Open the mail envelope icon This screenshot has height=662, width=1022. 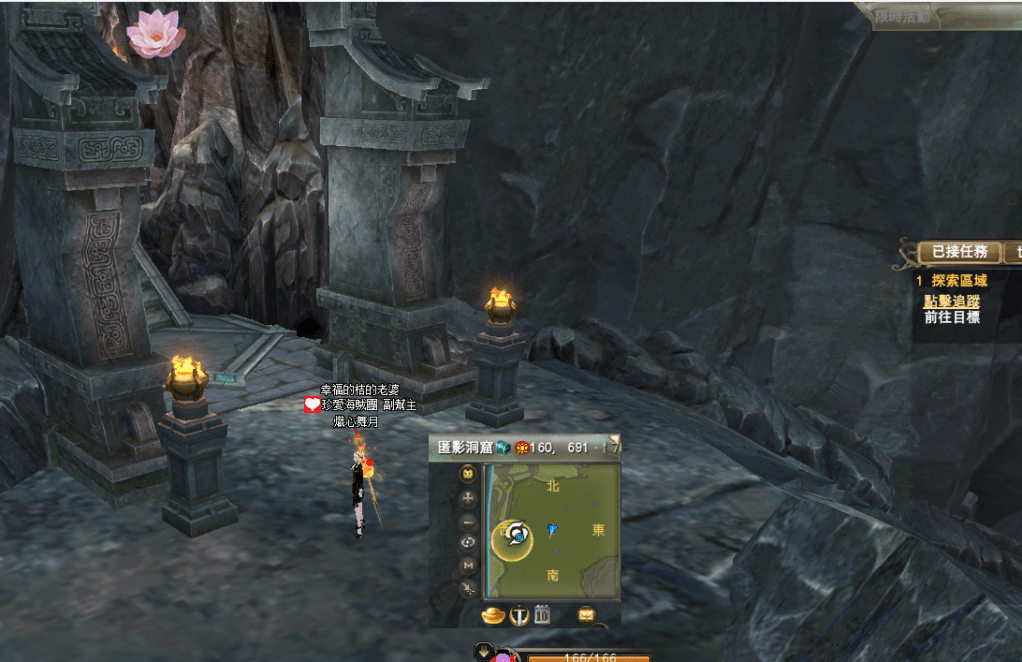(x=586, y=614)
